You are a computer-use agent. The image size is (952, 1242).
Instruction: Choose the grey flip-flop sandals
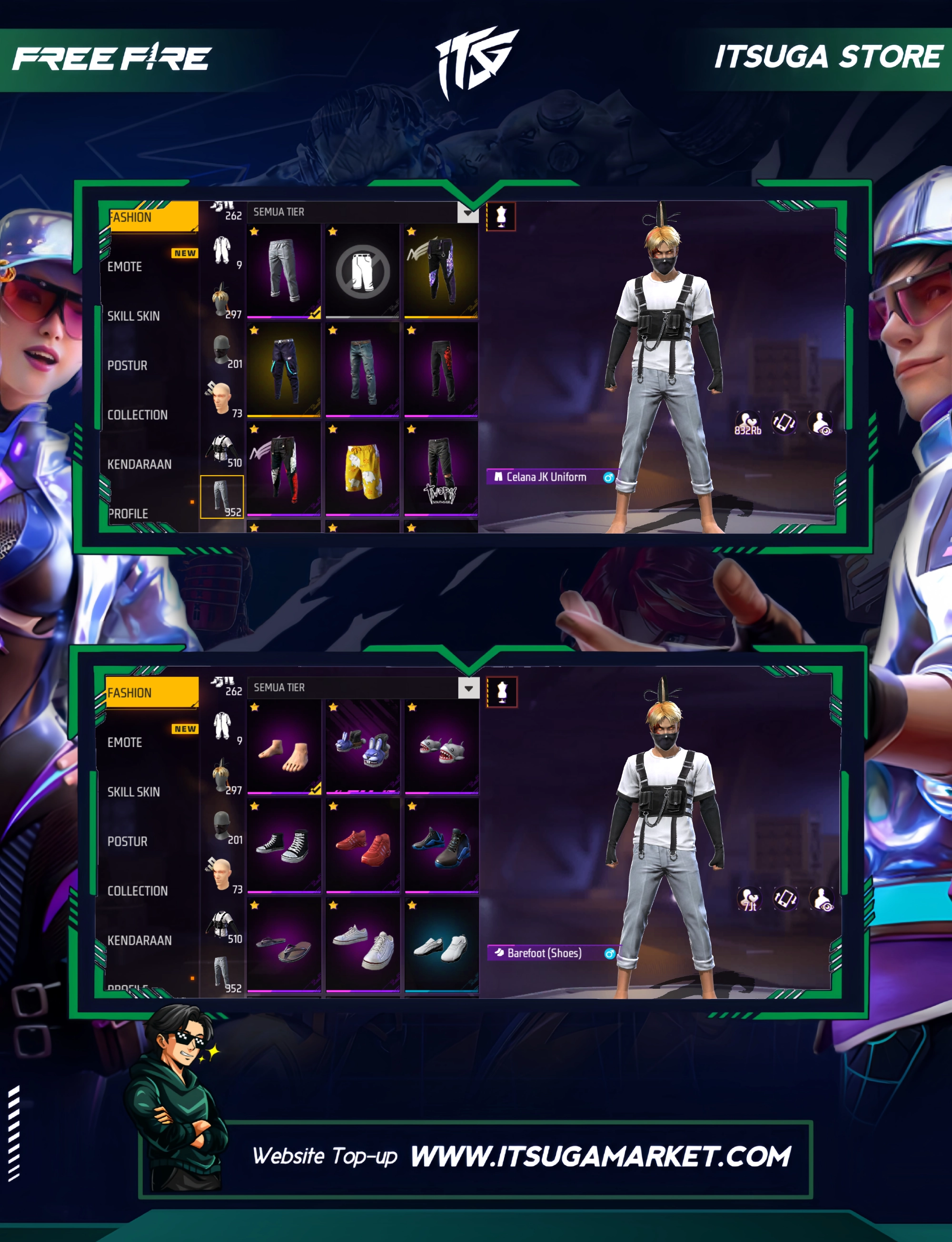point(283,944)
